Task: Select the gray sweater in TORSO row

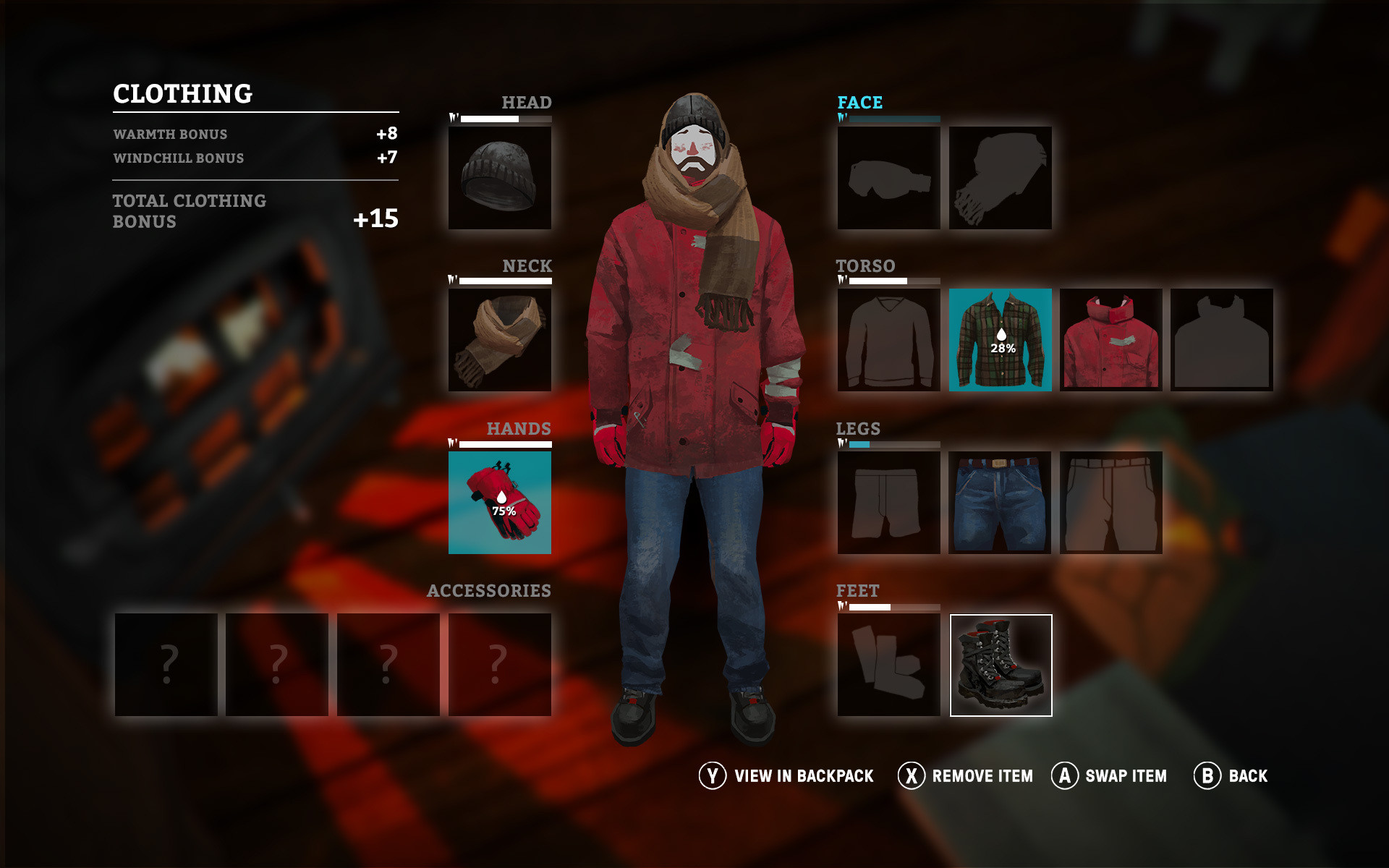Action: [x=888, y=340]
